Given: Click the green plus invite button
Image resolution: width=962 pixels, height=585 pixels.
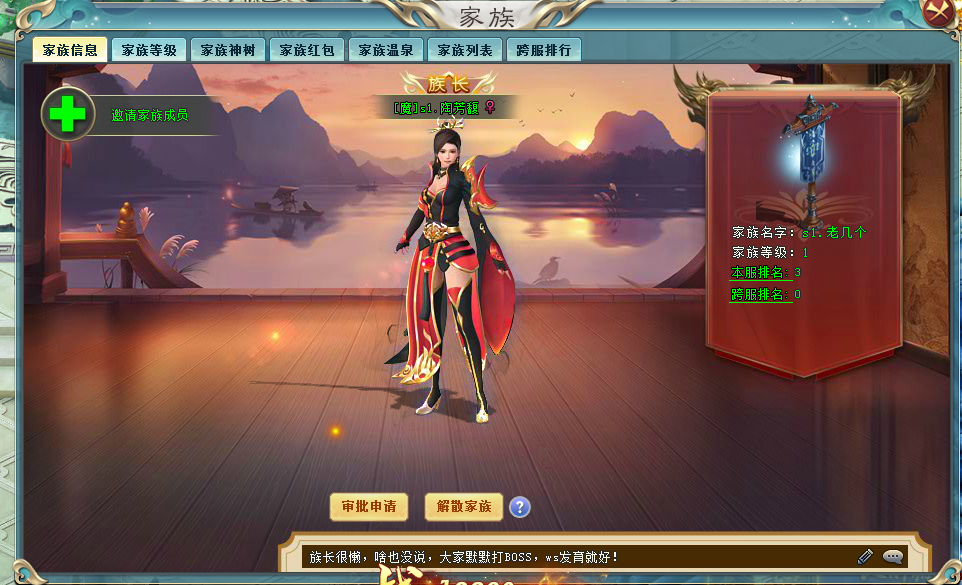Looking at the screenshot, I should pyautogui.click(x=68, y=114).
